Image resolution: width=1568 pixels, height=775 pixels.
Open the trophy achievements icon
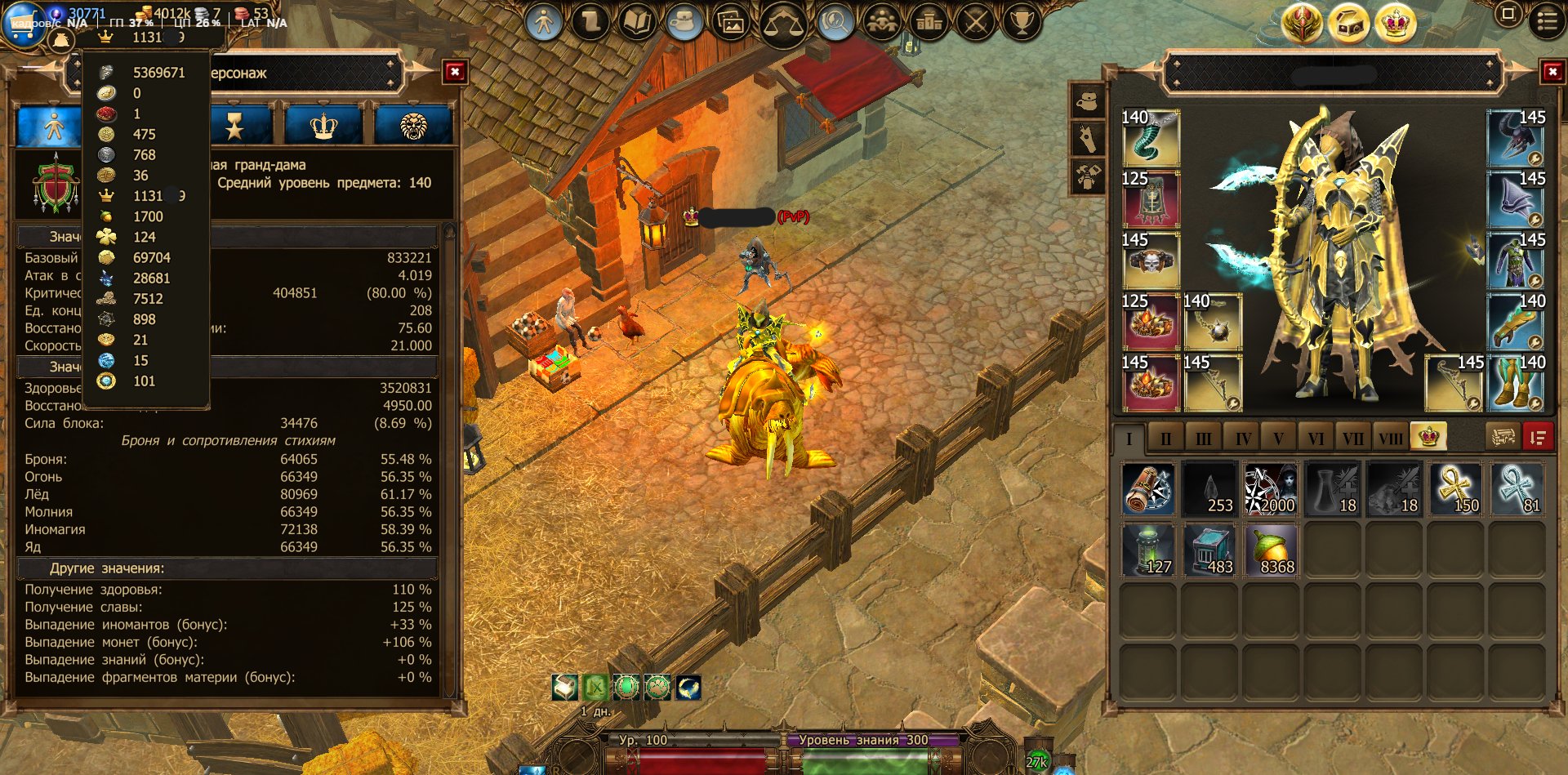pos(1021,22)
